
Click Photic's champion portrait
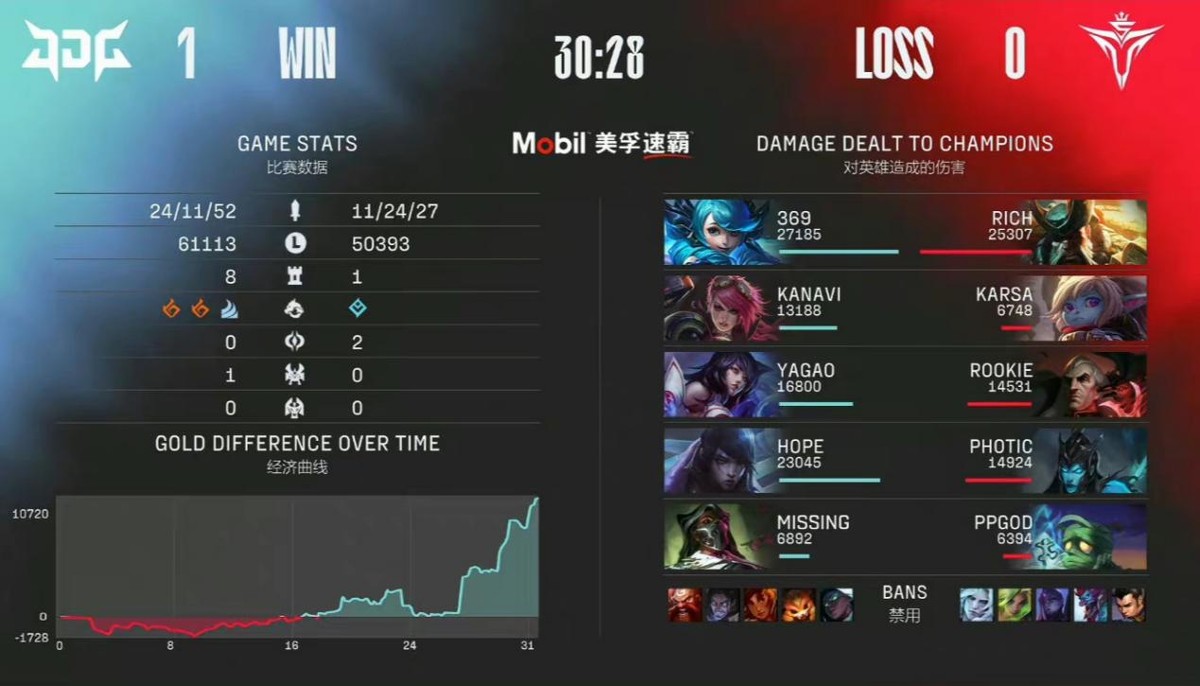1091,460
